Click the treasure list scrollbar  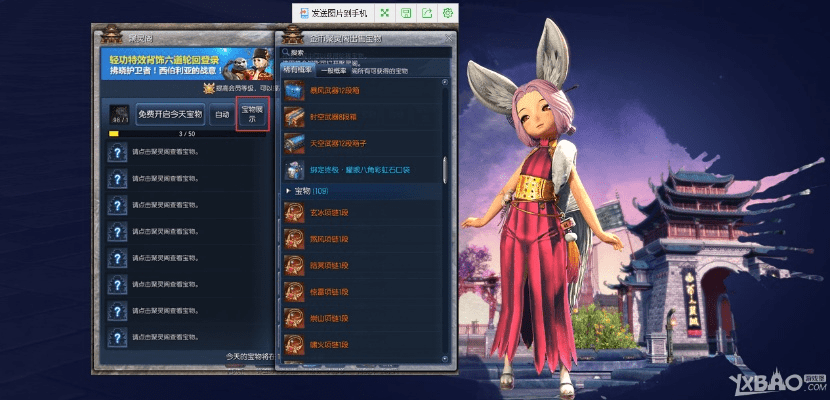click(x=445, y=167)
